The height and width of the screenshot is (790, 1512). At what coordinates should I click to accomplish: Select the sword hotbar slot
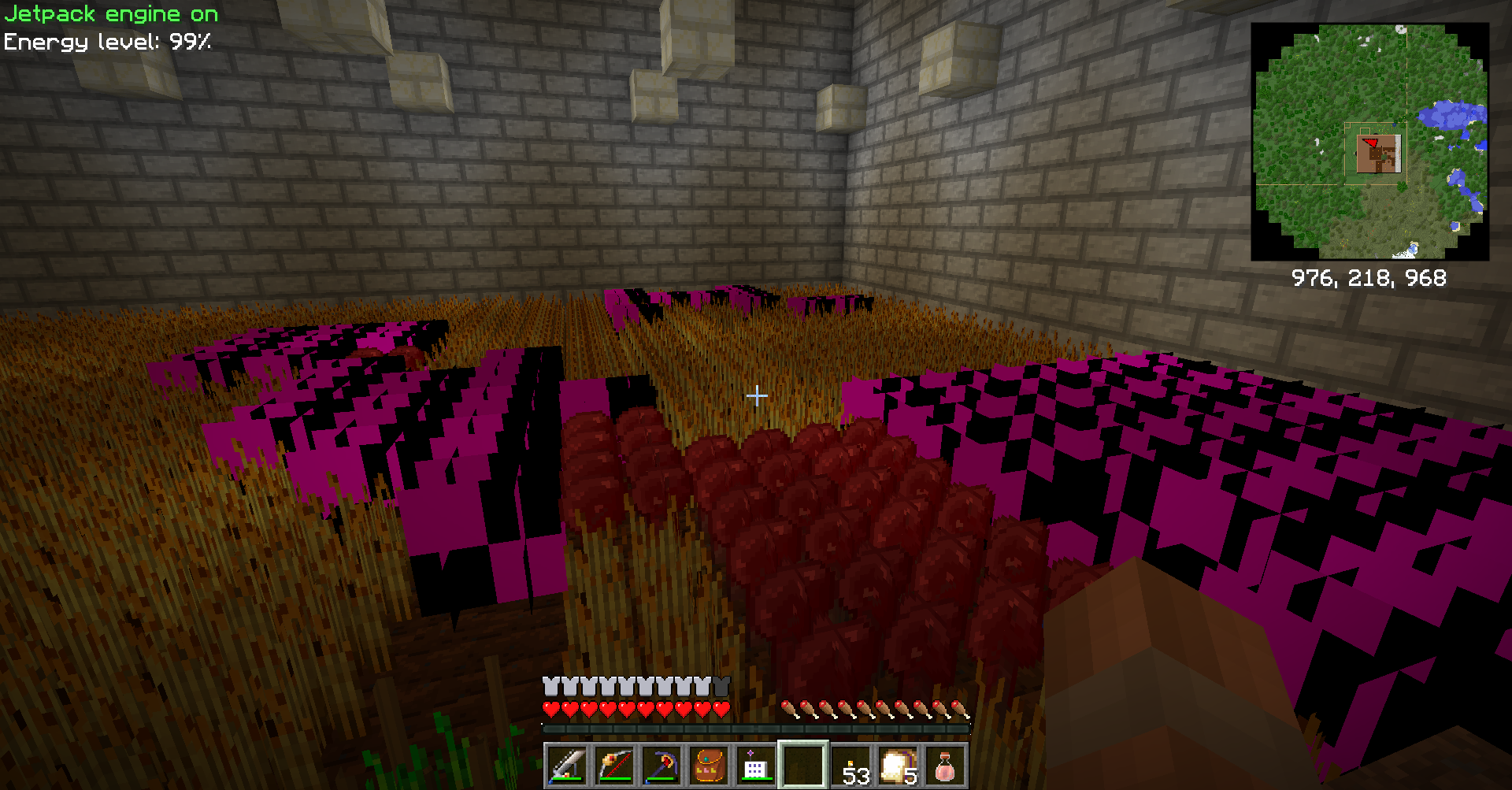coord(567,766)
